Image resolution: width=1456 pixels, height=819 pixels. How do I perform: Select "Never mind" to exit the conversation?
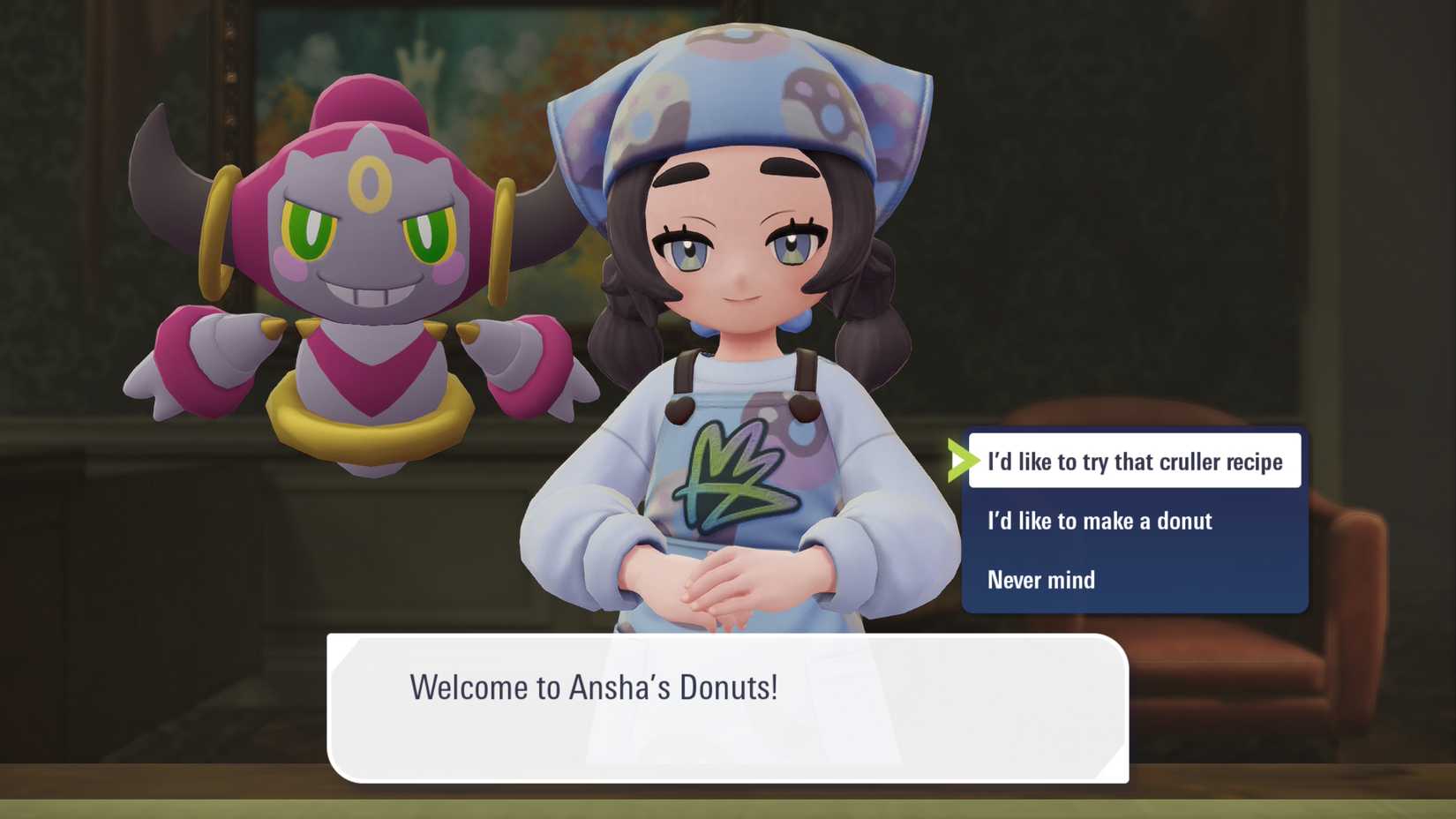point(1041,580)
